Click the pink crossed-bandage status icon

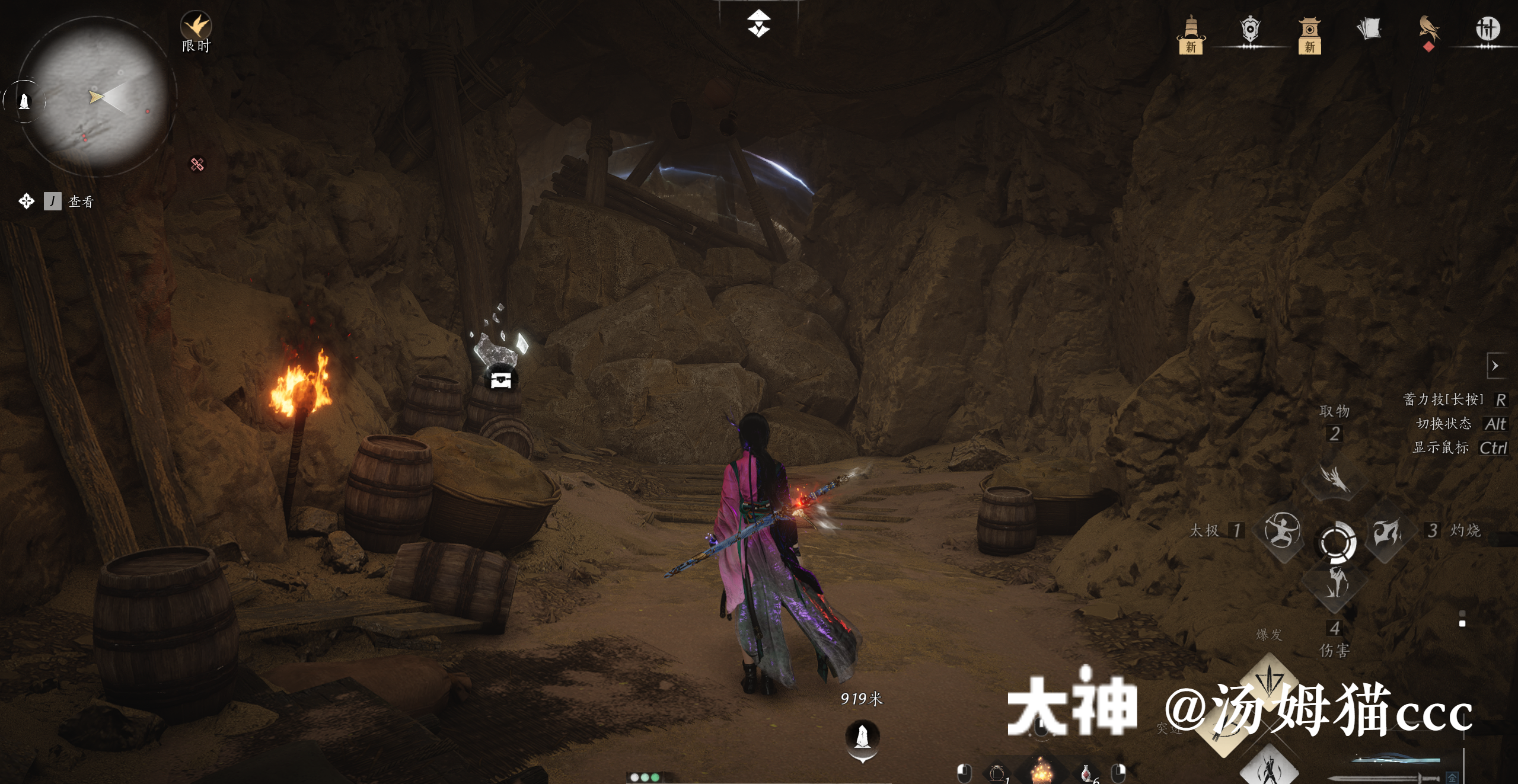pos(197,164)
